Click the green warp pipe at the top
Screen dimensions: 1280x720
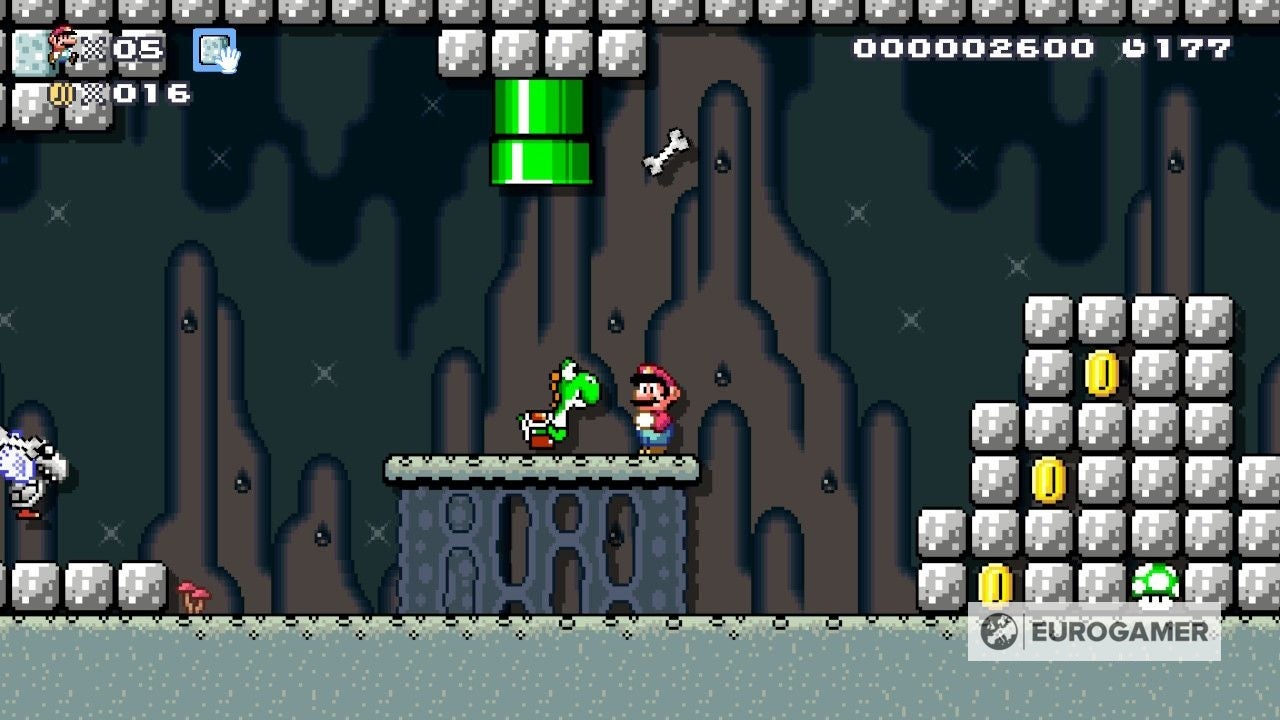point(540,130)
